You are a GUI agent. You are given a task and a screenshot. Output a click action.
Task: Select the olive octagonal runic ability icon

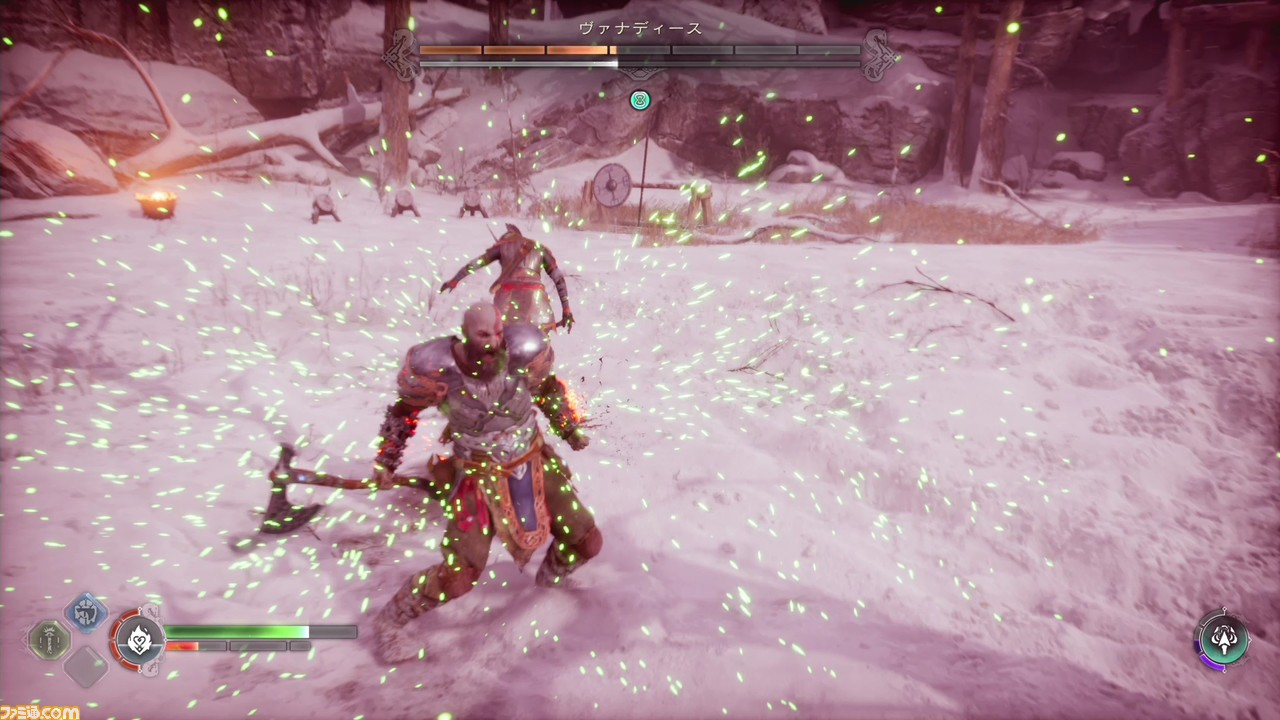coord(48,640)
